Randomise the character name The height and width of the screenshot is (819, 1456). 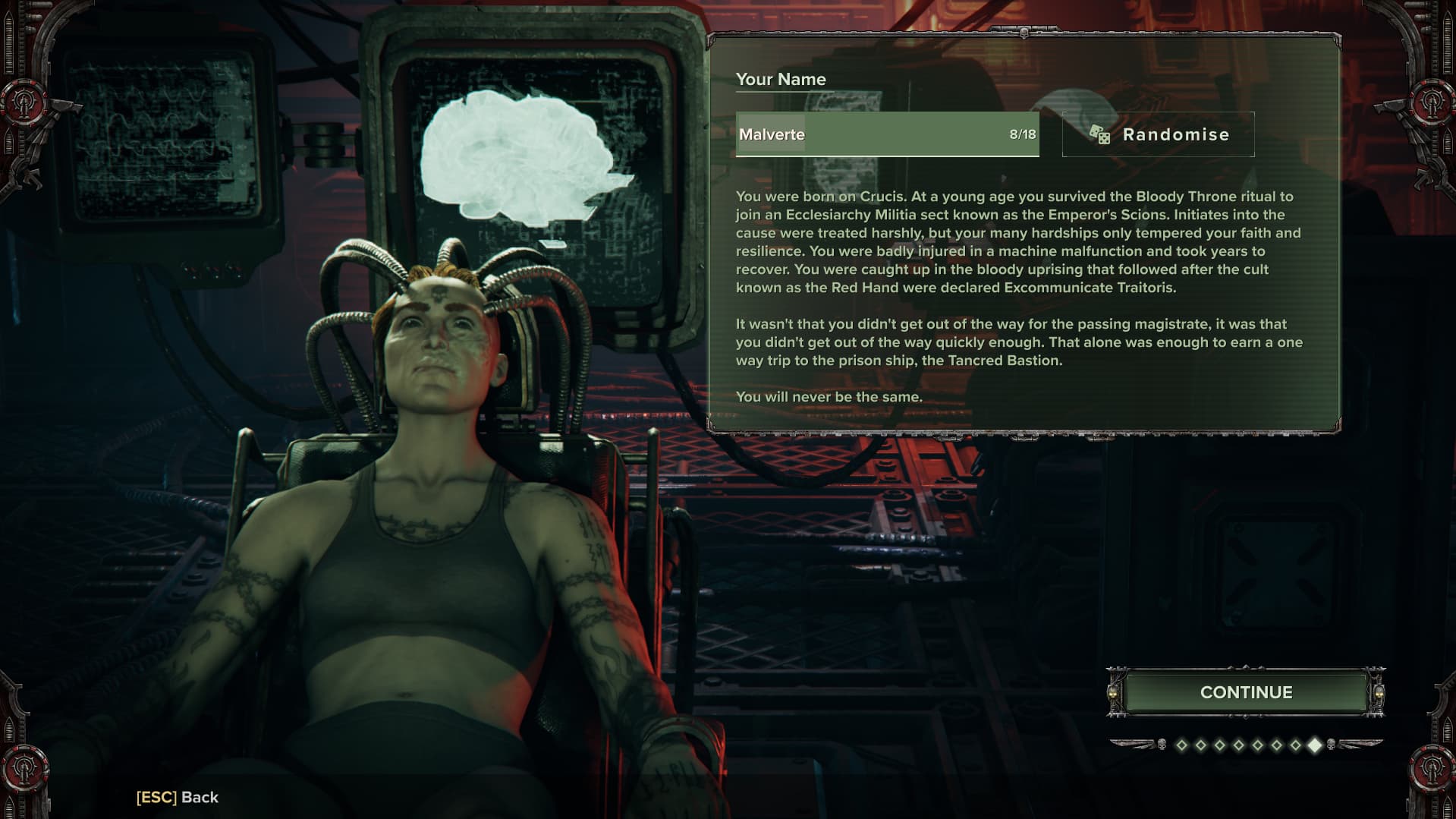[1158, 134]
